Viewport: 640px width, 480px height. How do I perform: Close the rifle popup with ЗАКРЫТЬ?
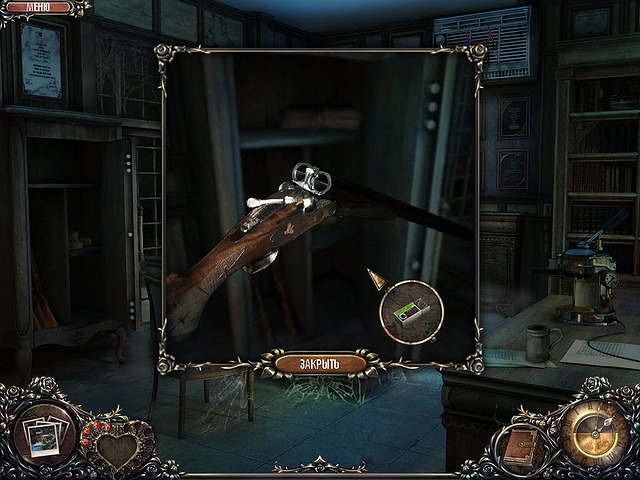[320, 363]
